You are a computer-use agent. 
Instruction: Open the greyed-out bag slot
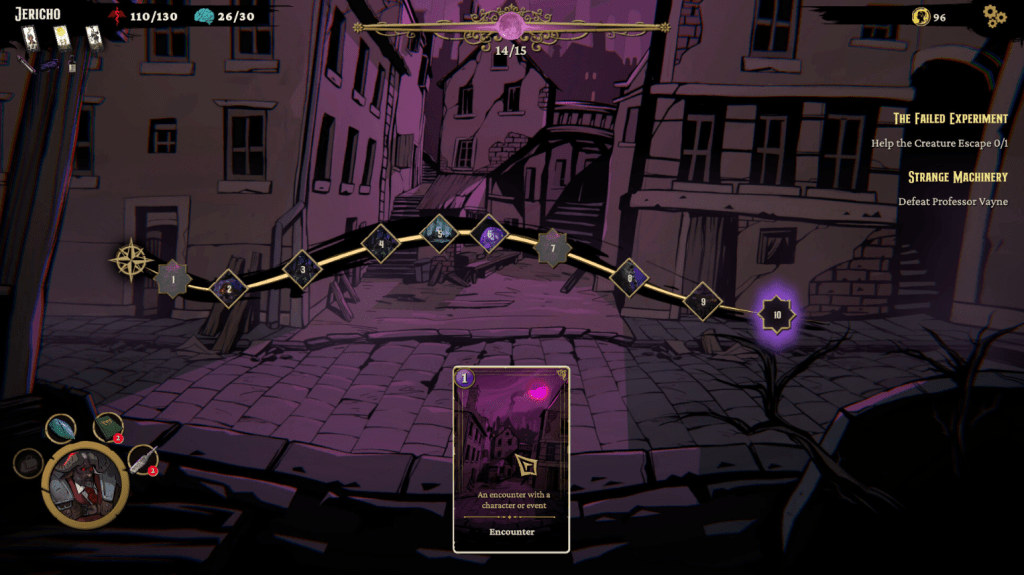click(27, 463)
